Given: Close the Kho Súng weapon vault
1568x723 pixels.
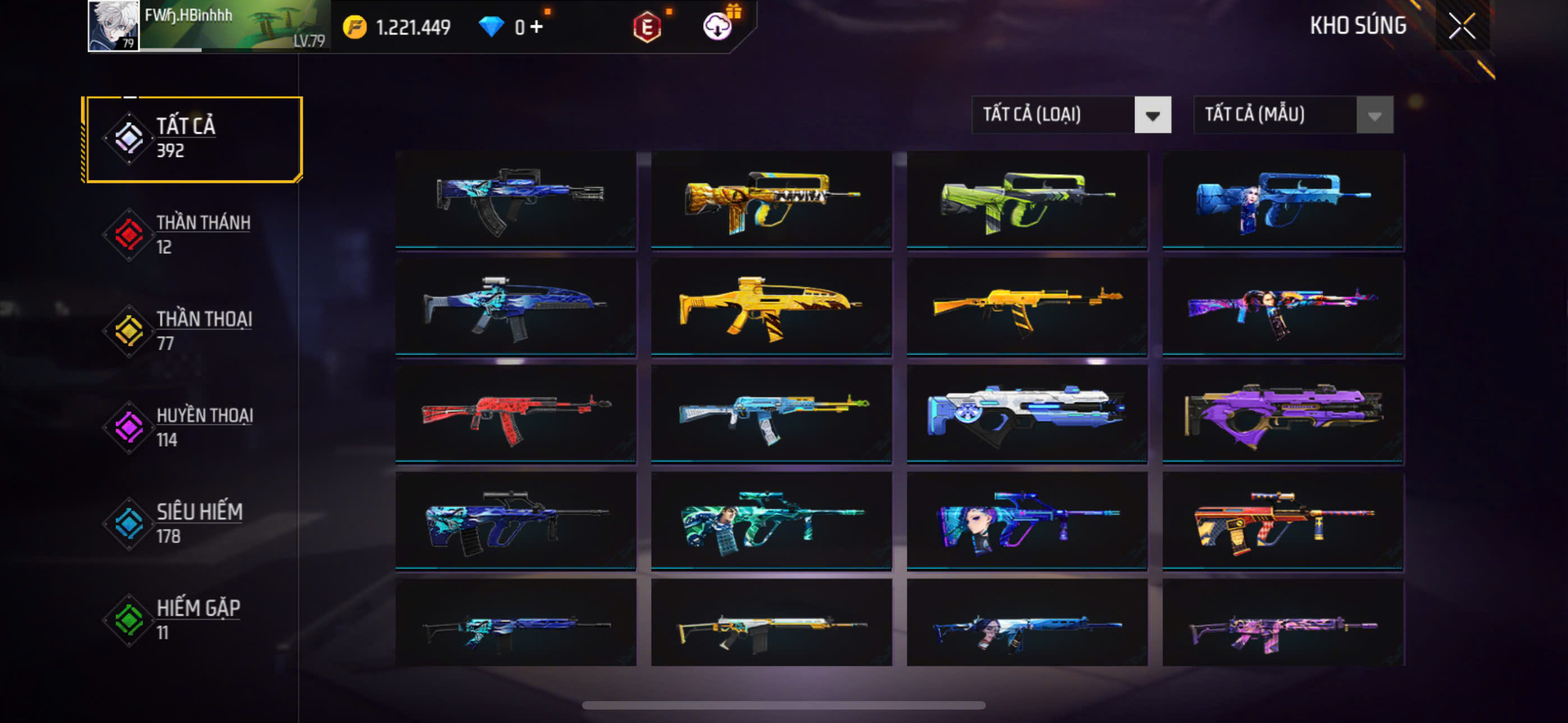Looking at the screenshot, I should point(1461,26).
